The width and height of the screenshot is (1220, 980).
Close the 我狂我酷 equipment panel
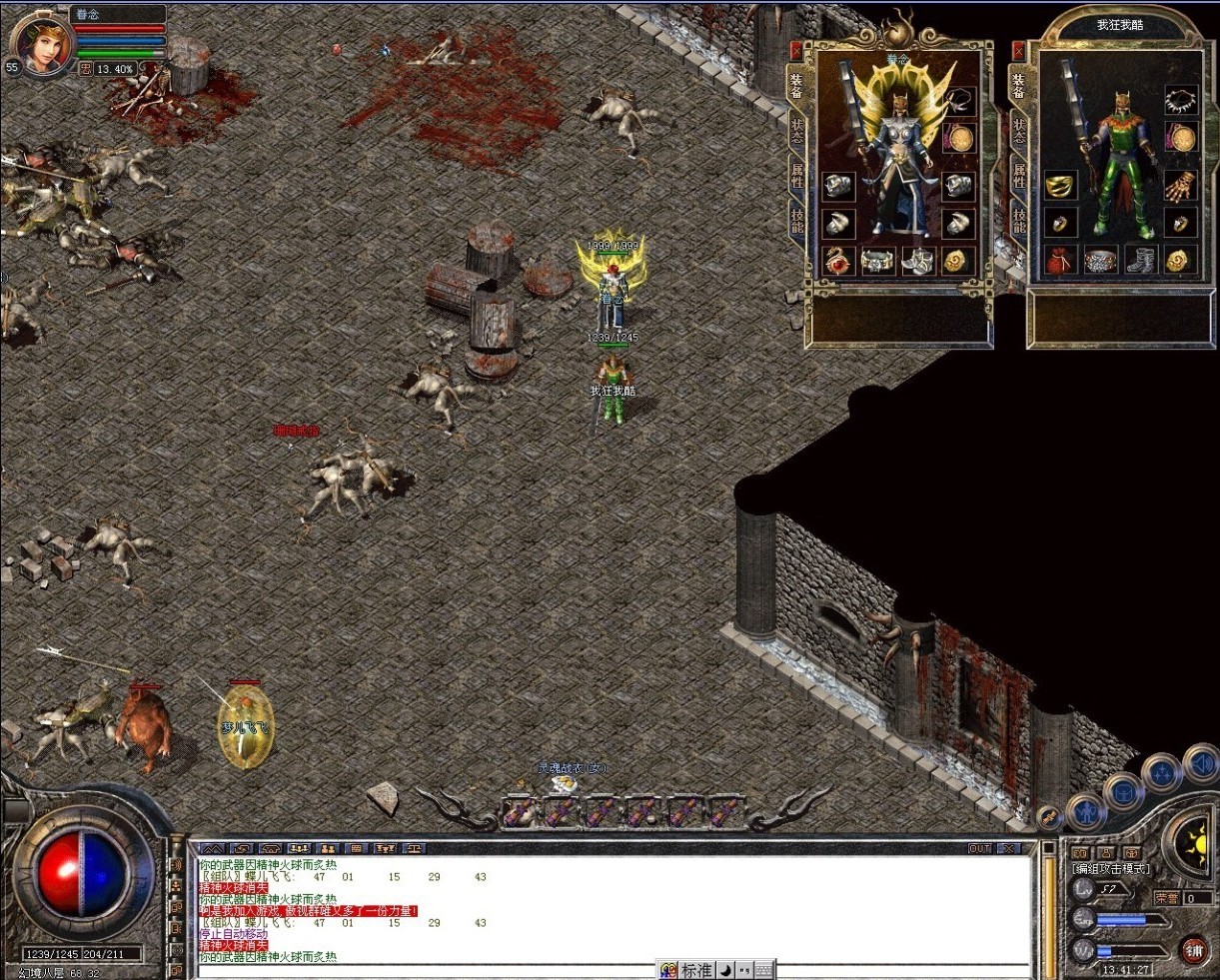click(x=1019, y=49)
